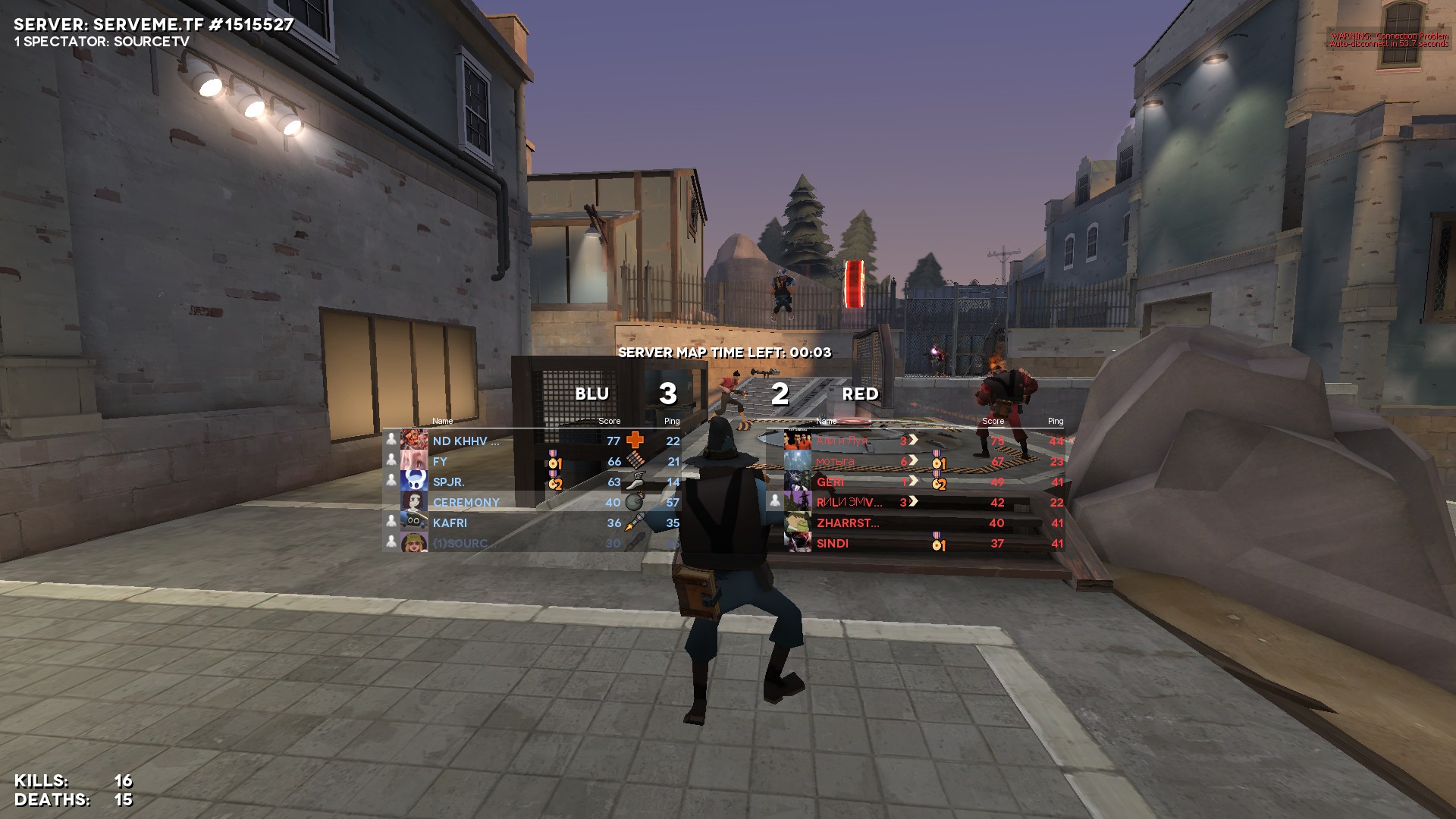Image resolution: width=1456 pixels, height=819 pixels.
Task: Click the Score column header on BLU side
Action: 609,421
